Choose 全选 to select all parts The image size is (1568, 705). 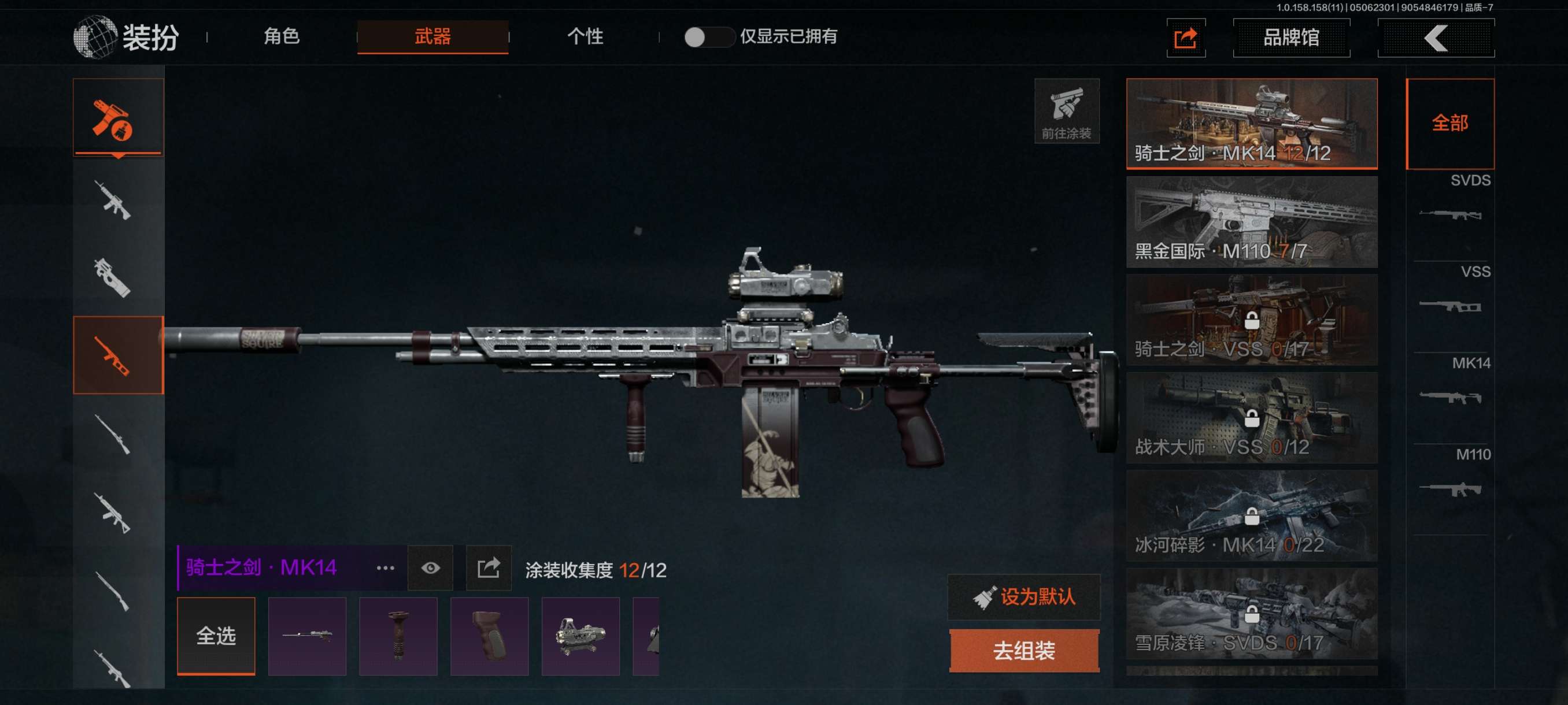(216, 636)
